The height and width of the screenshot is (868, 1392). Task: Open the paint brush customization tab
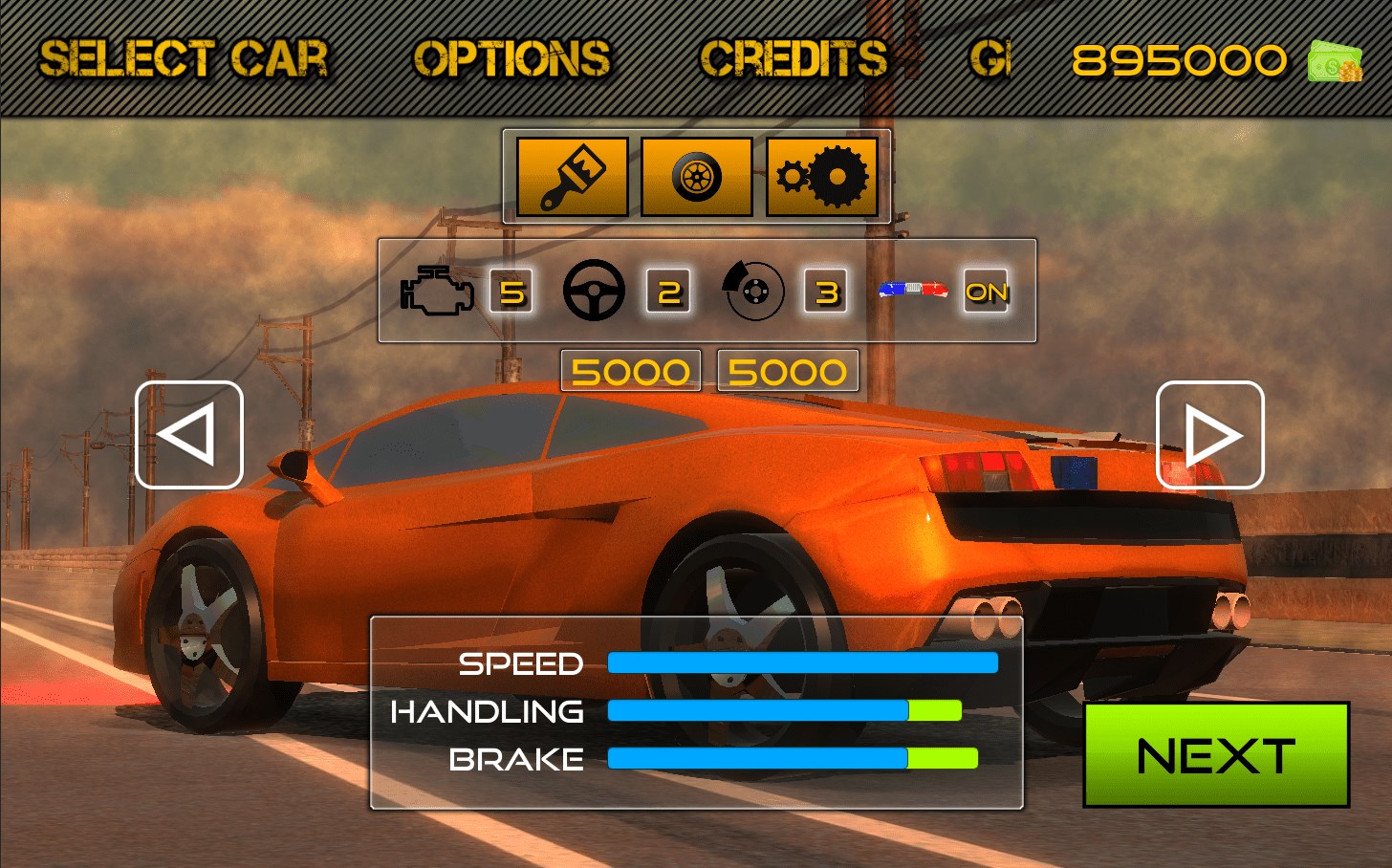tap(572, 177)
